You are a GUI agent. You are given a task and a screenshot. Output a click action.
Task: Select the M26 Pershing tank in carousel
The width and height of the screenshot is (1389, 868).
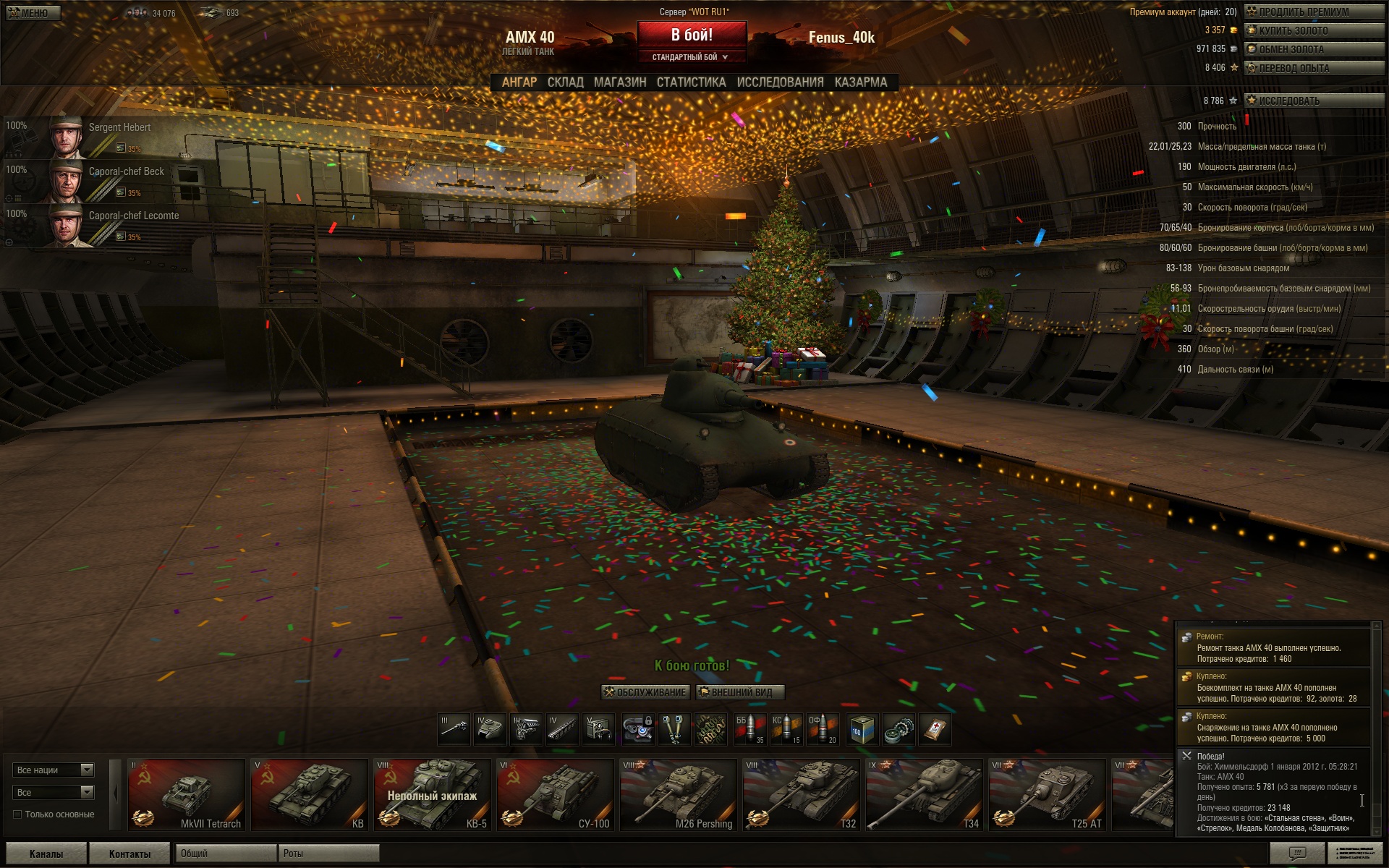point(678,794)
